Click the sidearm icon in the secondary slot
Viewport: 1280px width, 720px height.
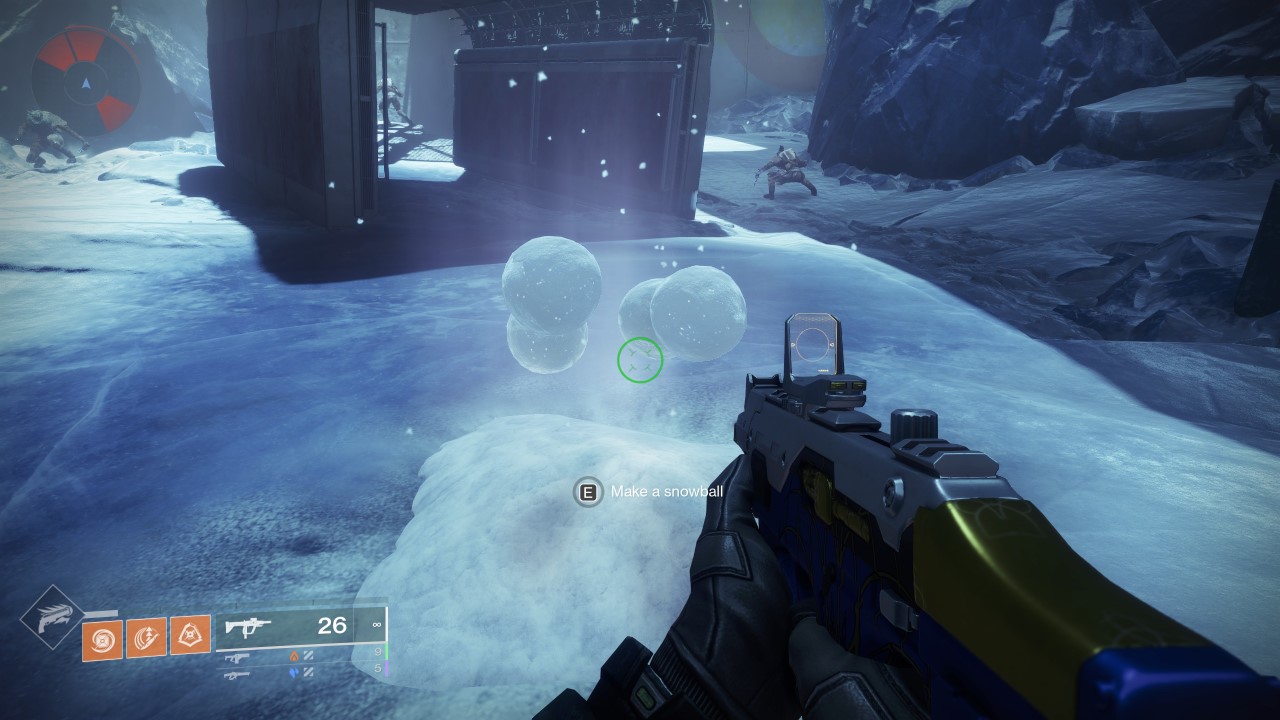pos(237,657)
